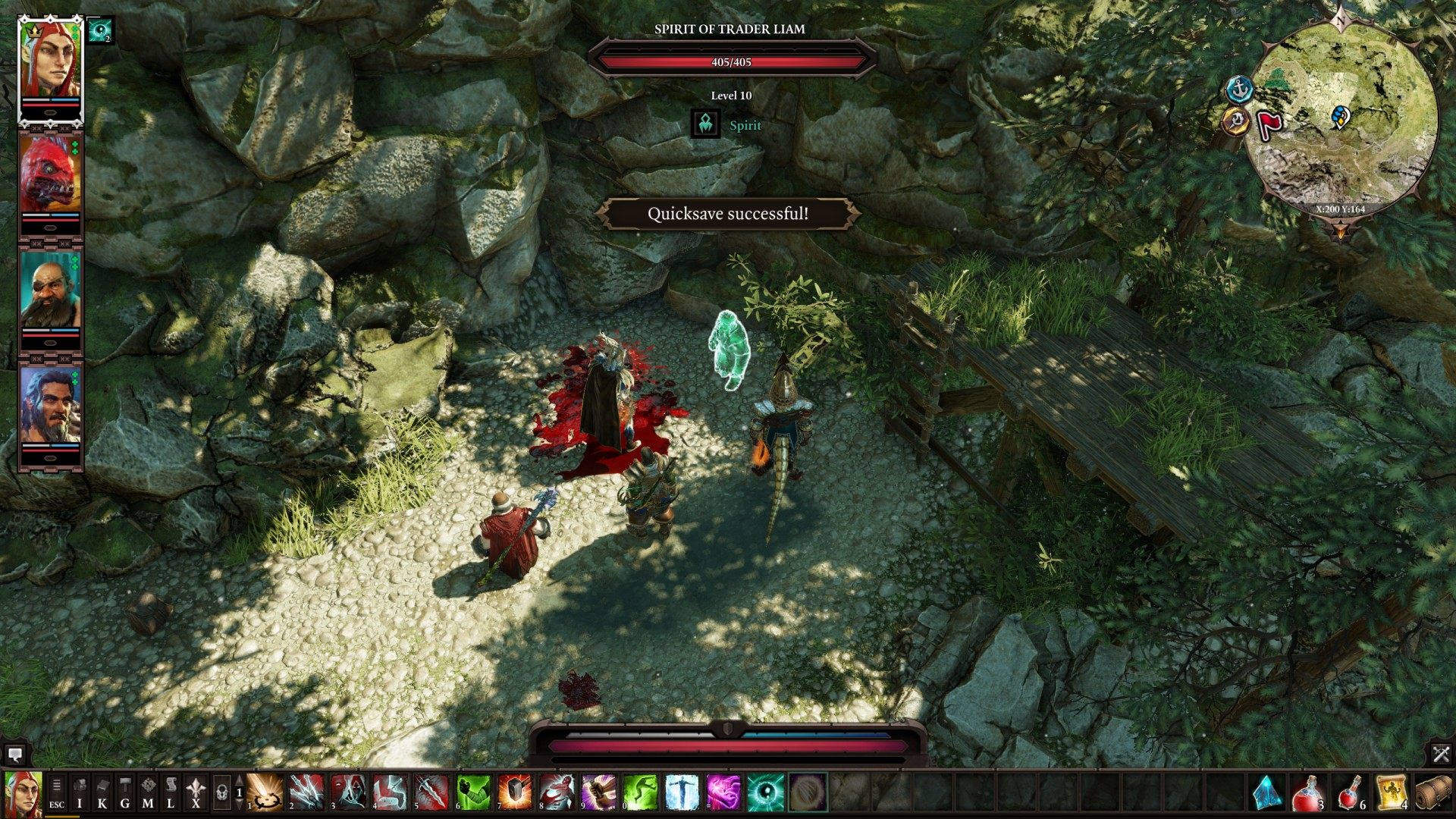Open the ESC game menu button
The width and height of the screenshot is (1456, 819).
57,793
